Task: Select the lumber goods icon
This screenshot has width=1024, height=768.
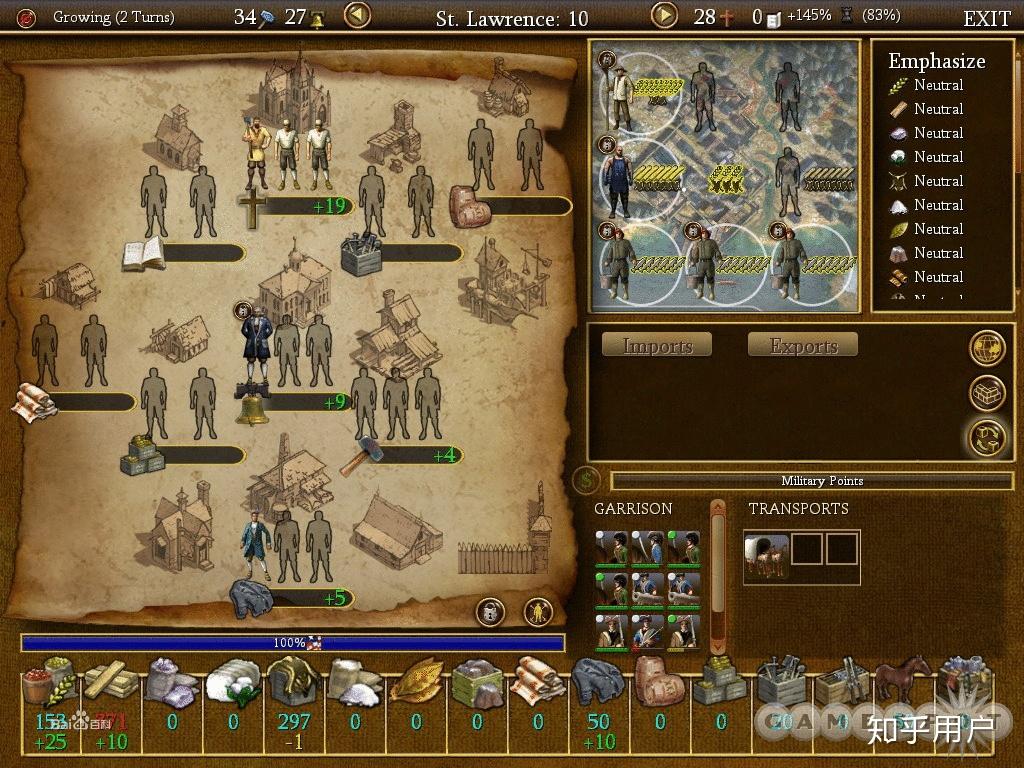Action: (x=111, y=682)
